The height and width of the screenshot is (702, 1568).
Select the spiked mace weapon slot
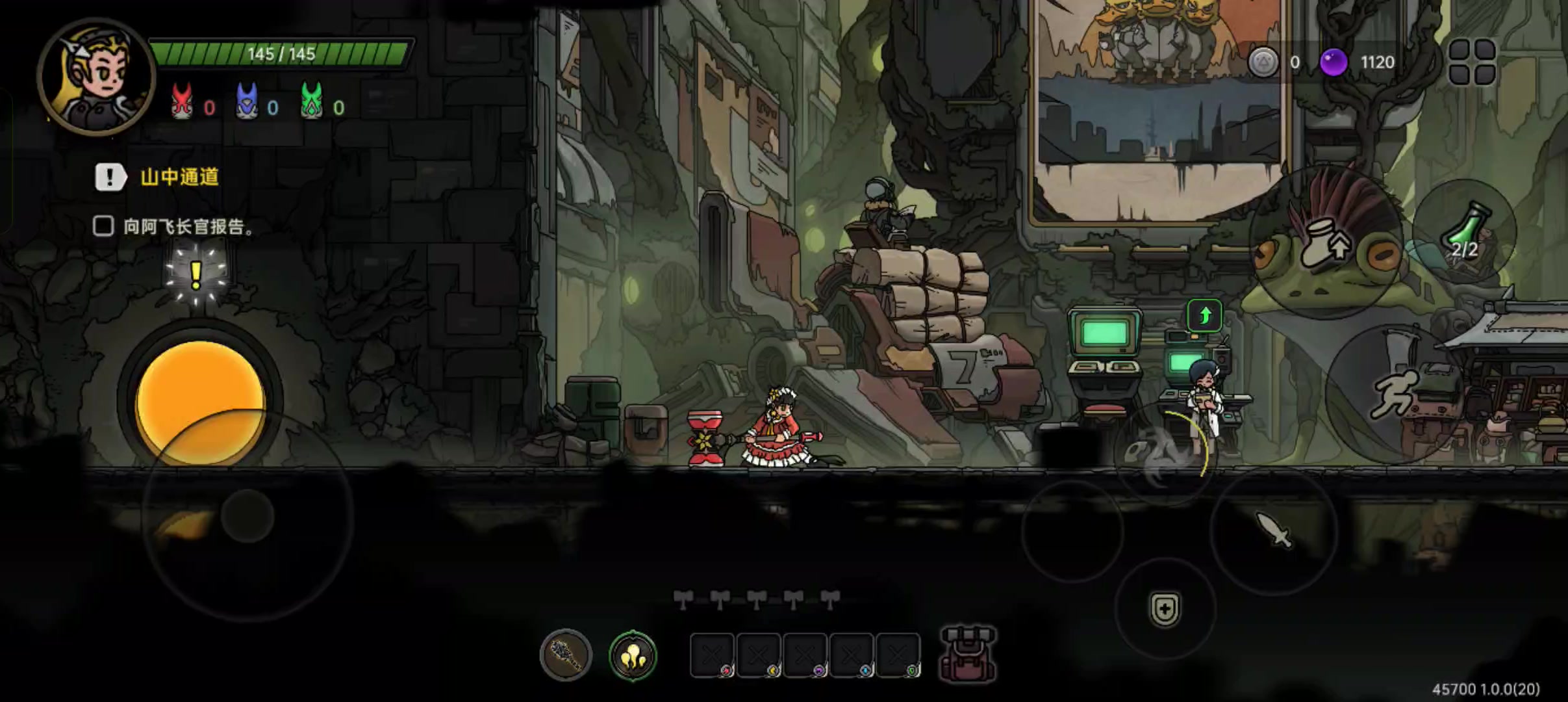pos(566,655)
